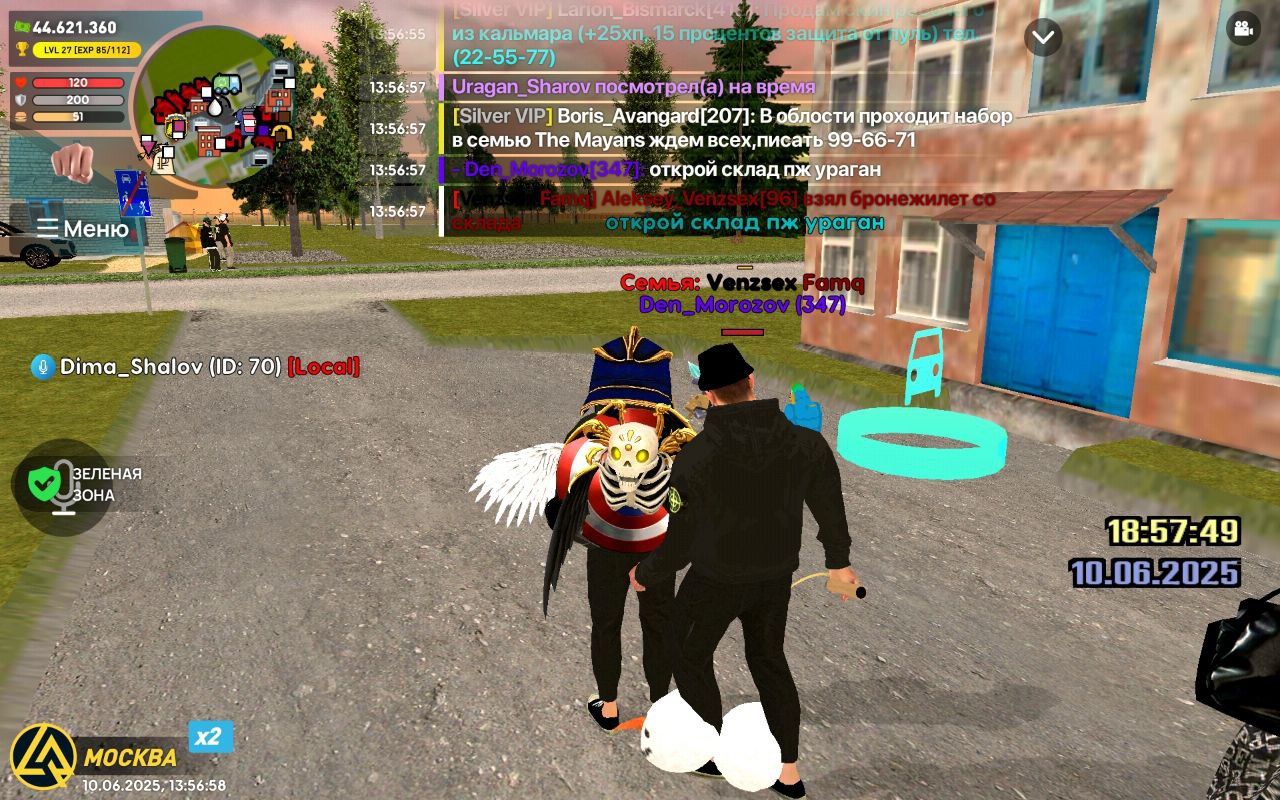Tap the burger icon next to the hunger bar
Viewport: 1280px width, 800px height.
tap(19, 116)
